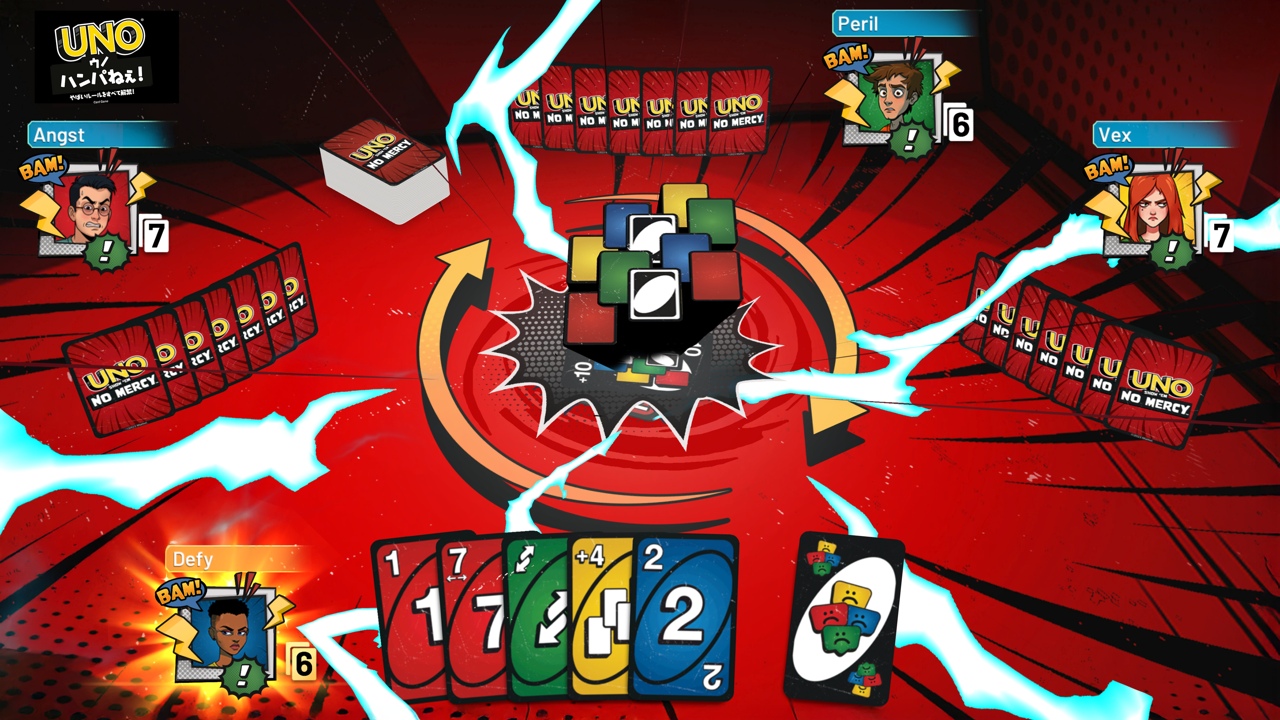Viewport: 1280px width, 720px height.
Task: Click the Angst name label
Action: [60, 135]
